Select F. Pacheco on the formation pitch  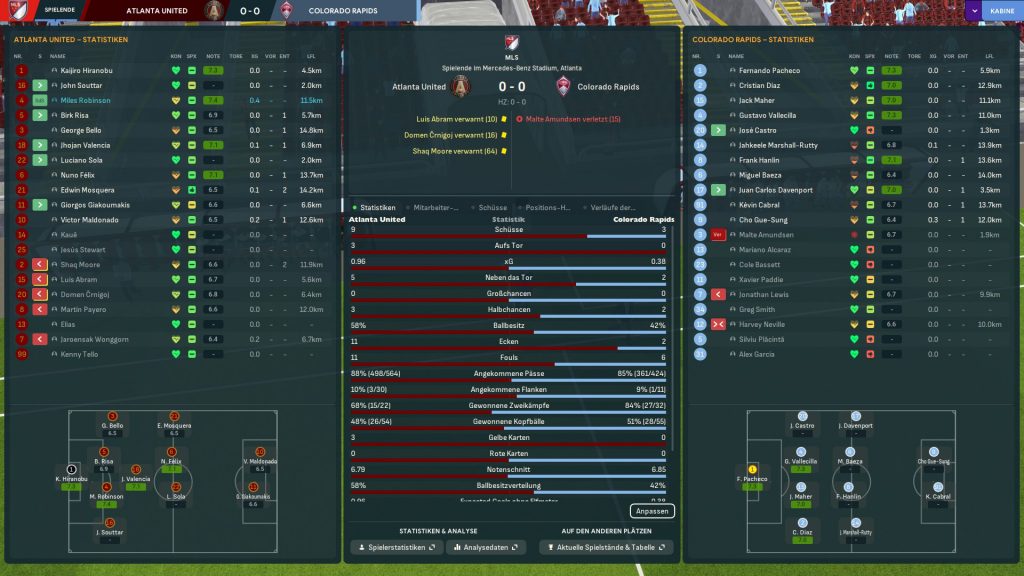pyautogui.click(x=753, y=478)
